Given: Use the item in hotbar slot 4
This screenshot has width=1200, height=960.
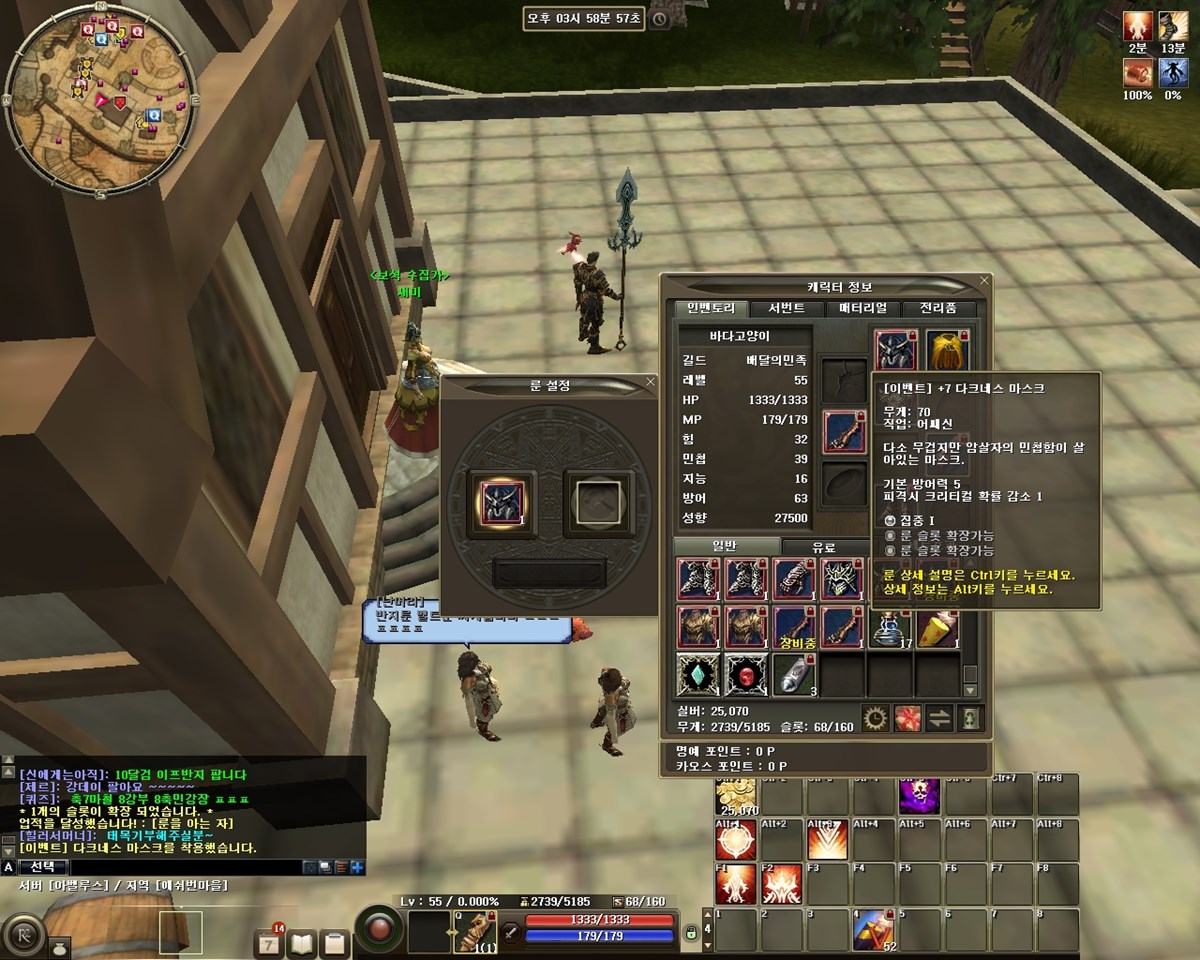Looking at the screenshot, I should pyautogui.click(x=872, y=931).
